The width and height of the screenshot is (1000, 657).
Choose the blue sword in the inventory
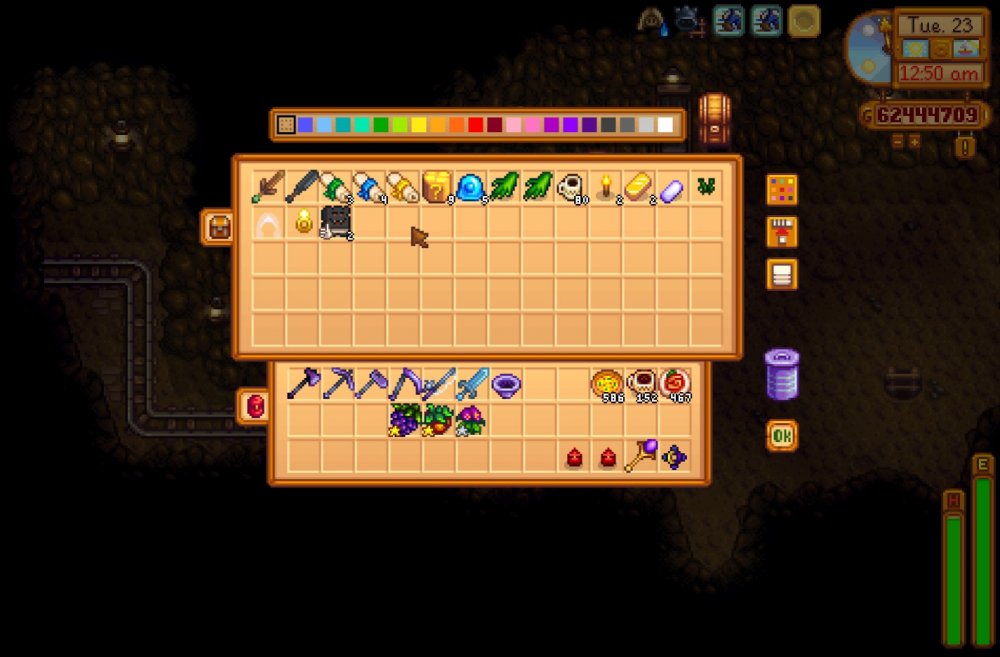pyautogui.click(x=471, y=383)
